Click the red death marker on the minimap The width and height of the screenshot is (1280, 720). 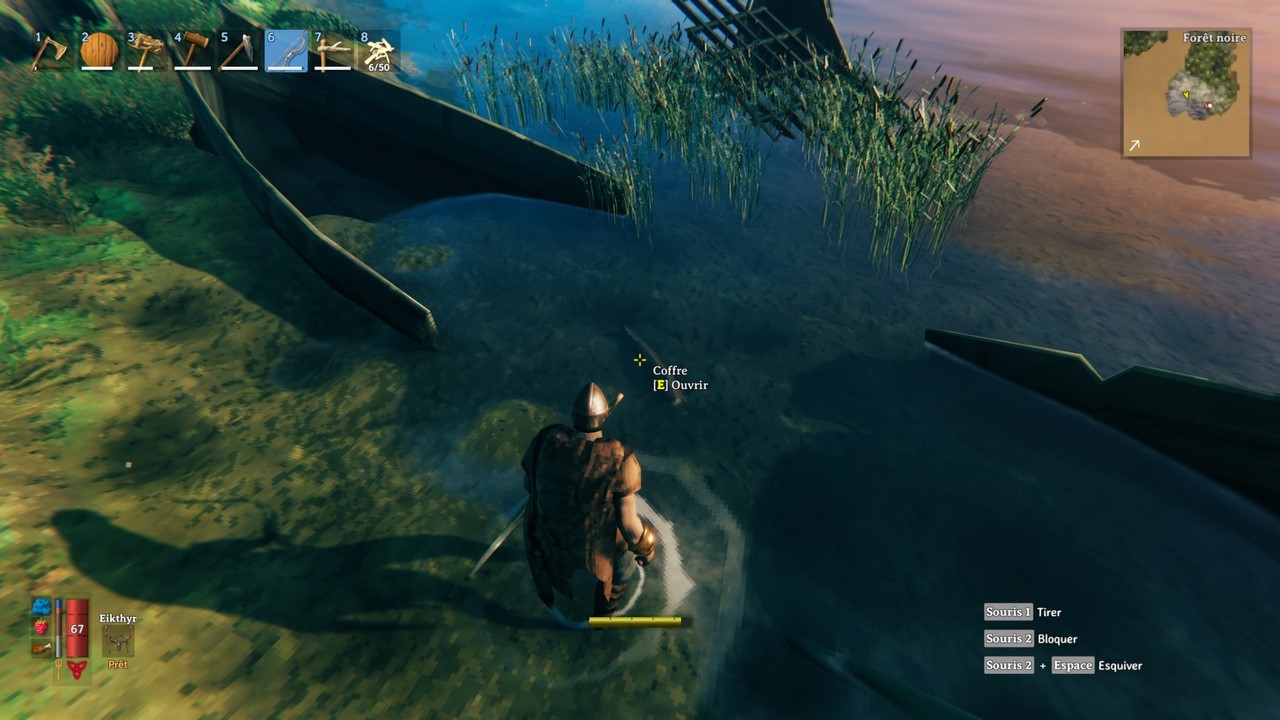pyautogui.click(x=1210, y=103)
